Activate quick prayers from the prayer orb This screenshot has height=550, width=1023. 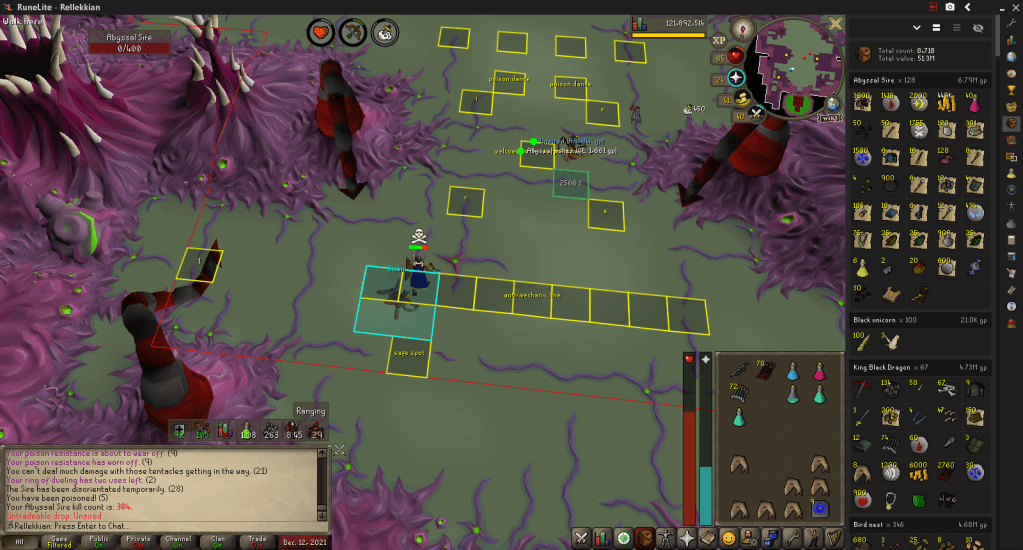737,77
